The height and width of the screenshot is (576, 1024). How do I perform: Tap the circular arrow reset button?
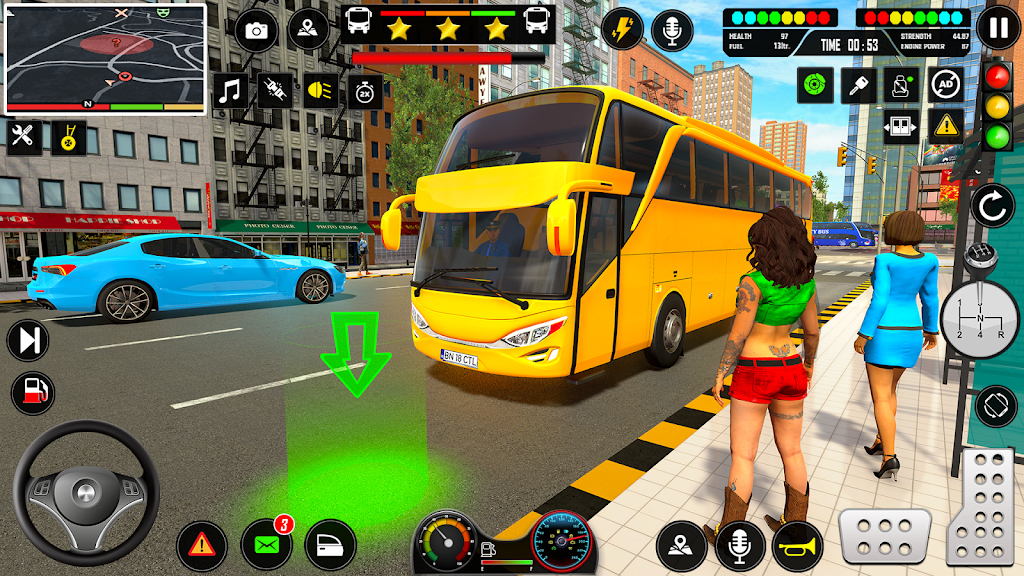tap(993, 206)
